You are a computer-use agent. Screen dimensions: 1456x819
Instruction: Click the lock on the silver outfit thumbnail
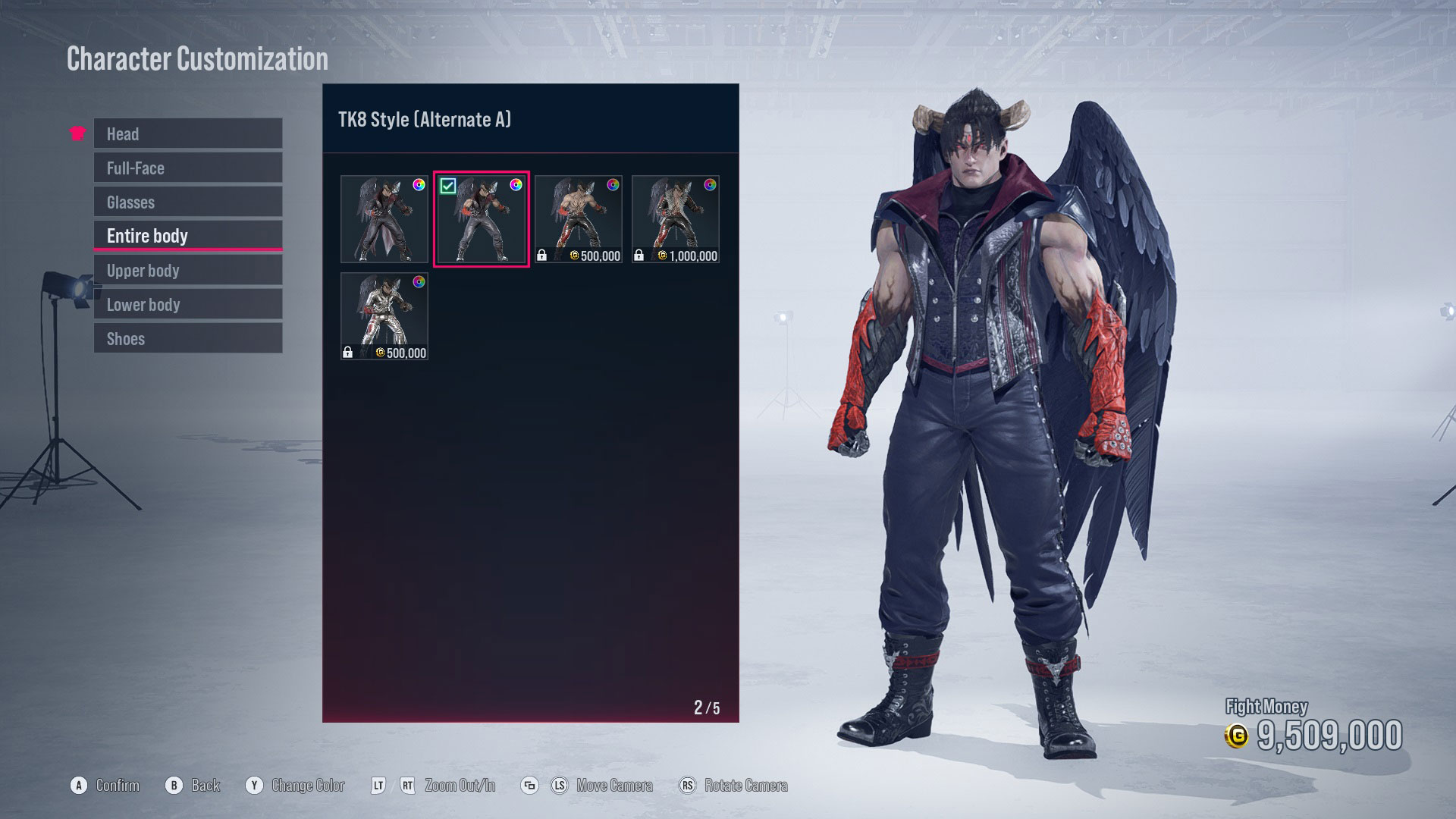pos(350,353)
